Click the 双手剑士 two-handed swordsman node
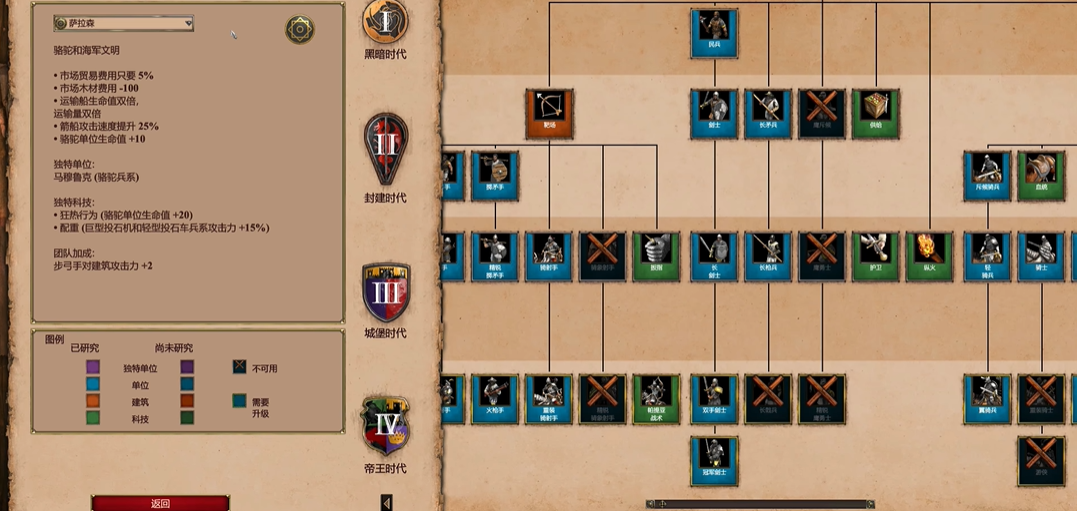1077x511 pixels. tap(714, 399)
